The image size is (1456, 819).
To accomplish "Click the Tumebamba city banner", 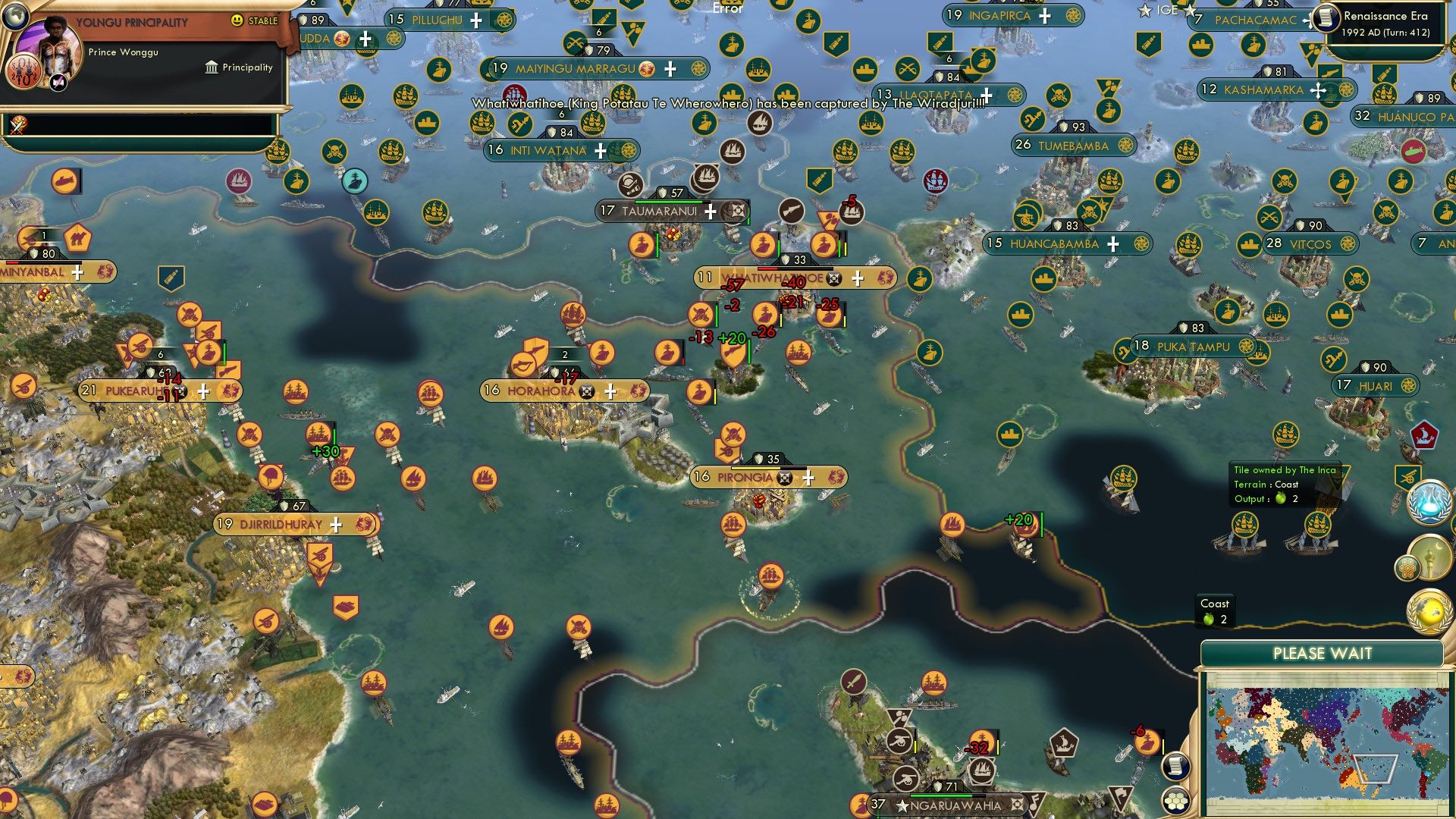I will [x=1072, y=146].
